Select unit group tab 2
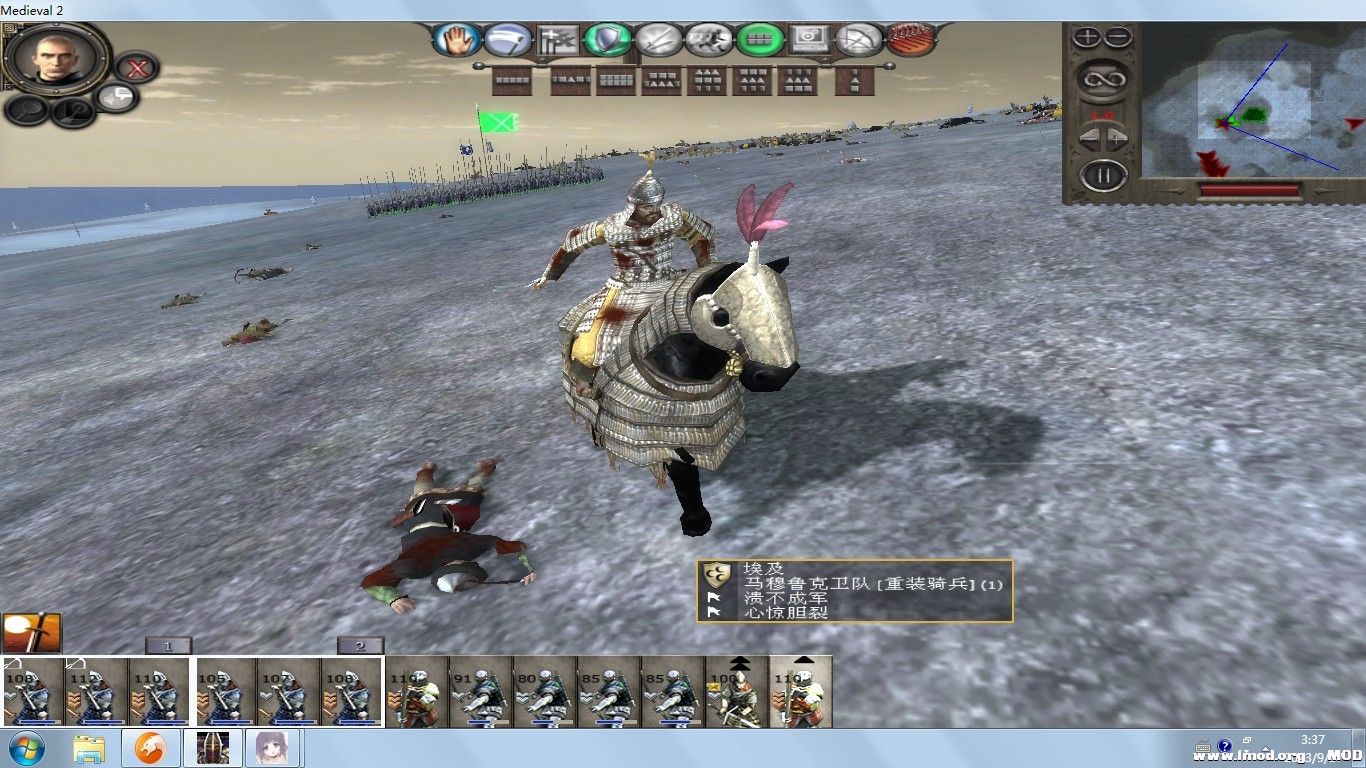 pos(358,646)
